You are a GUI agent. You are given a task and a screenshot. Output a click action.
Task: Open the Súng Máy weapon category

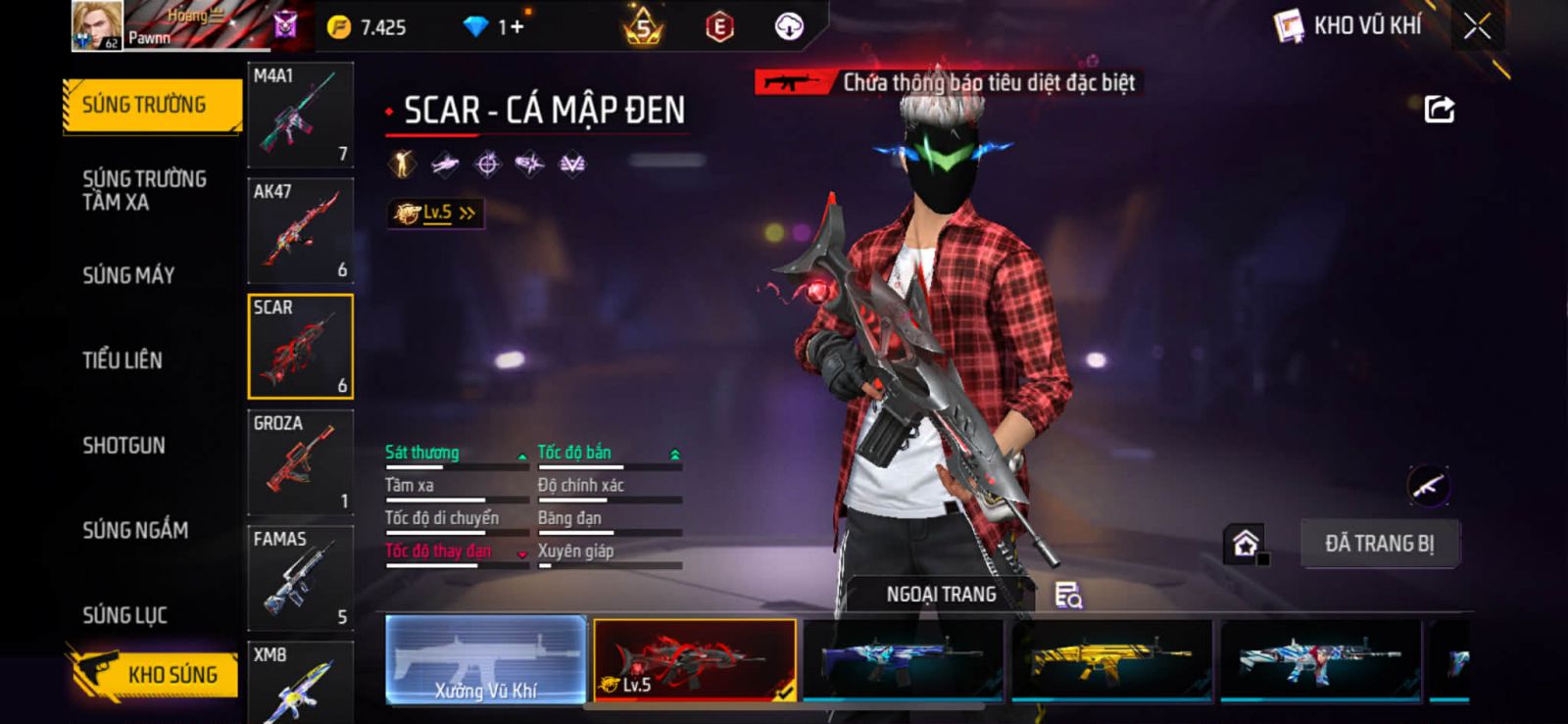128,275
